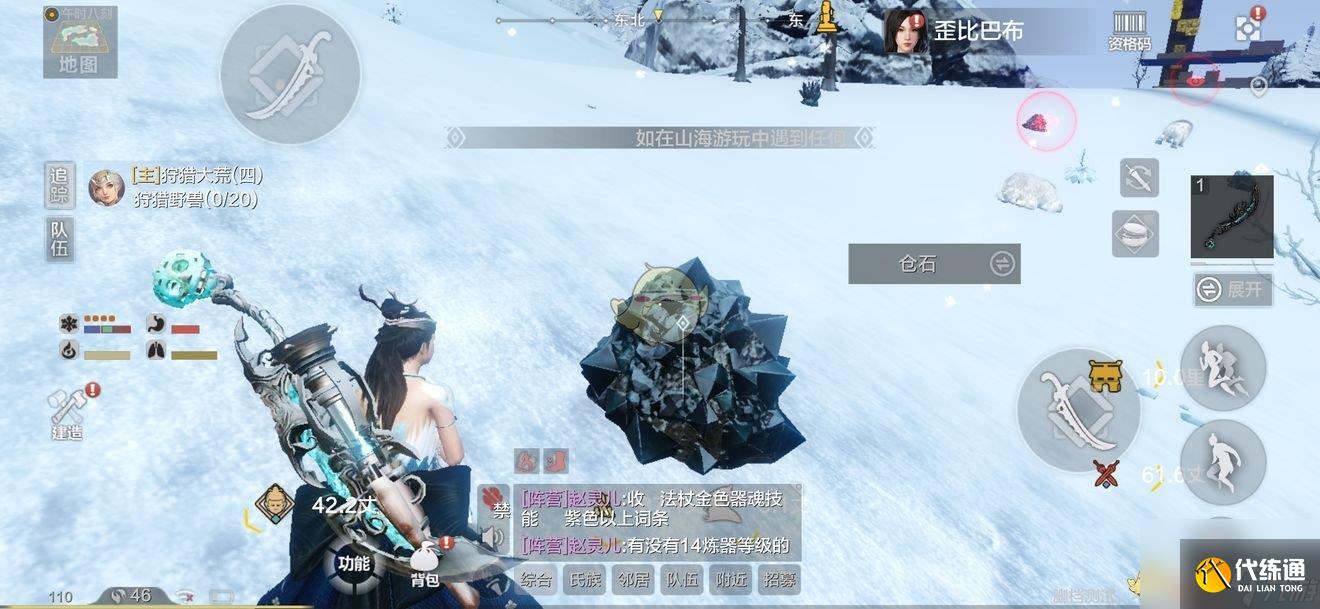1320x609 pixels.
Task: Select the 氏族 clan chat tab
Action: pos(585,579)
